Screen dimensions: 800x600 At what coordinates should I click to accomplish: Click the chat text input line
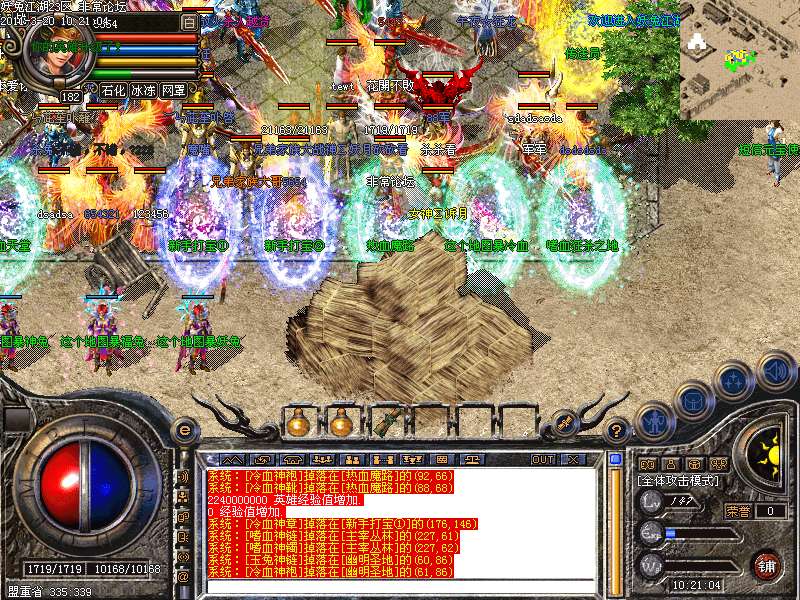pyautogui.click(x=400, y=588)
